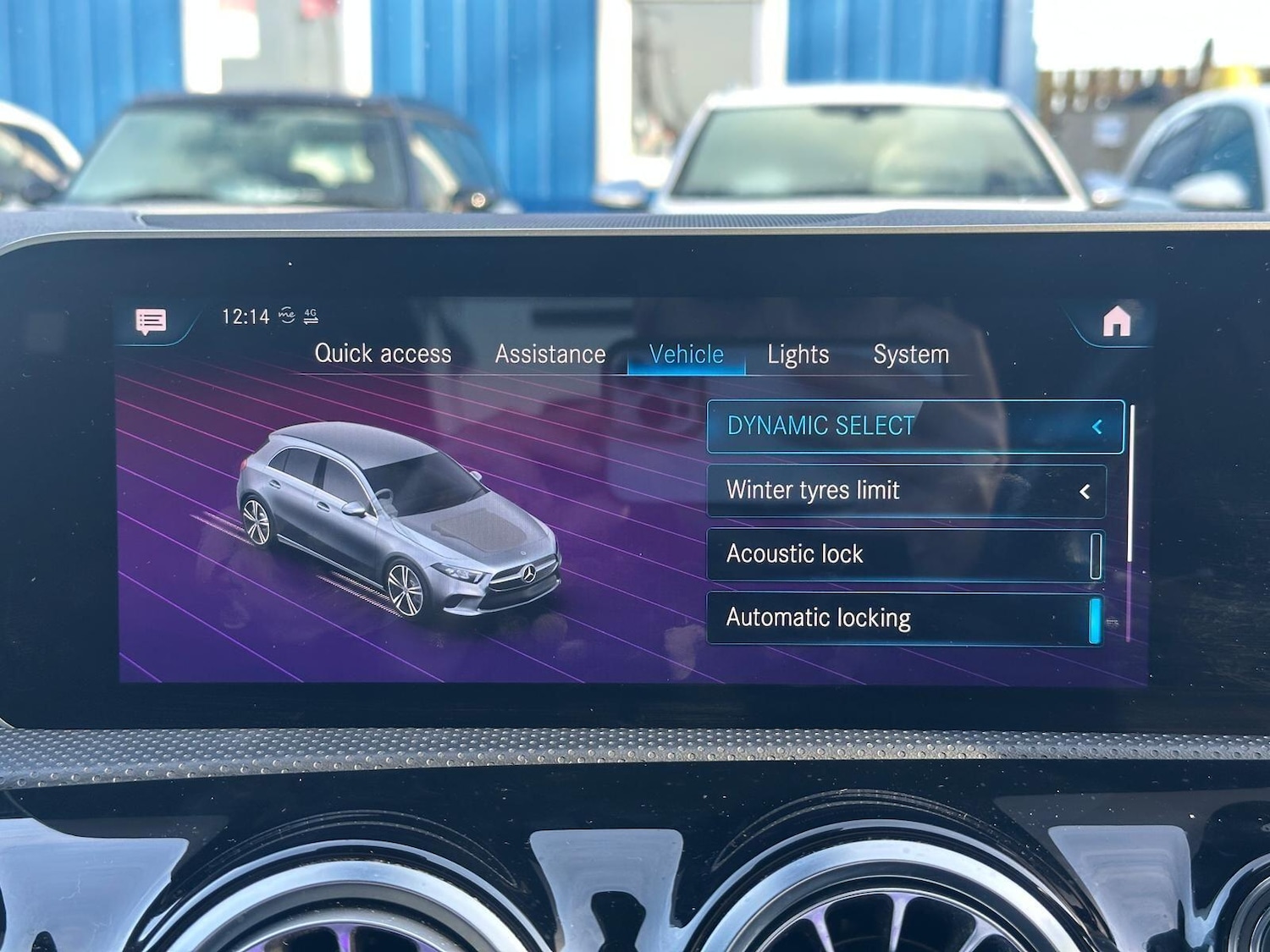Image resolution: width=1270 pixels, height=952 pixels.
Task: Switch to the Quick access tab
Action: 383,354
